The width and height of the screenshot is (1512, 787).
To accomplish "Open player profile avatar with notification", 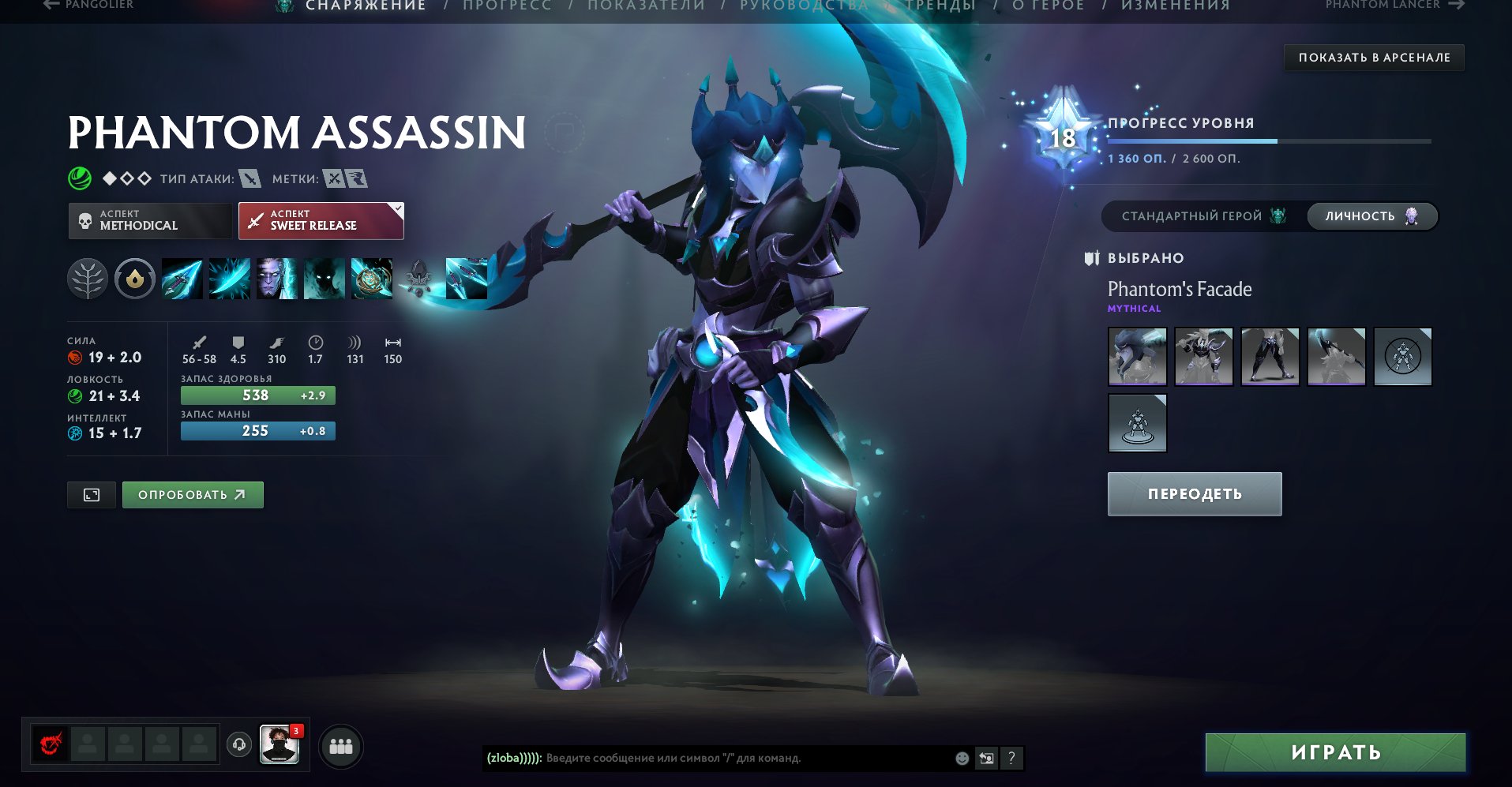I will (x=280, y=745).
